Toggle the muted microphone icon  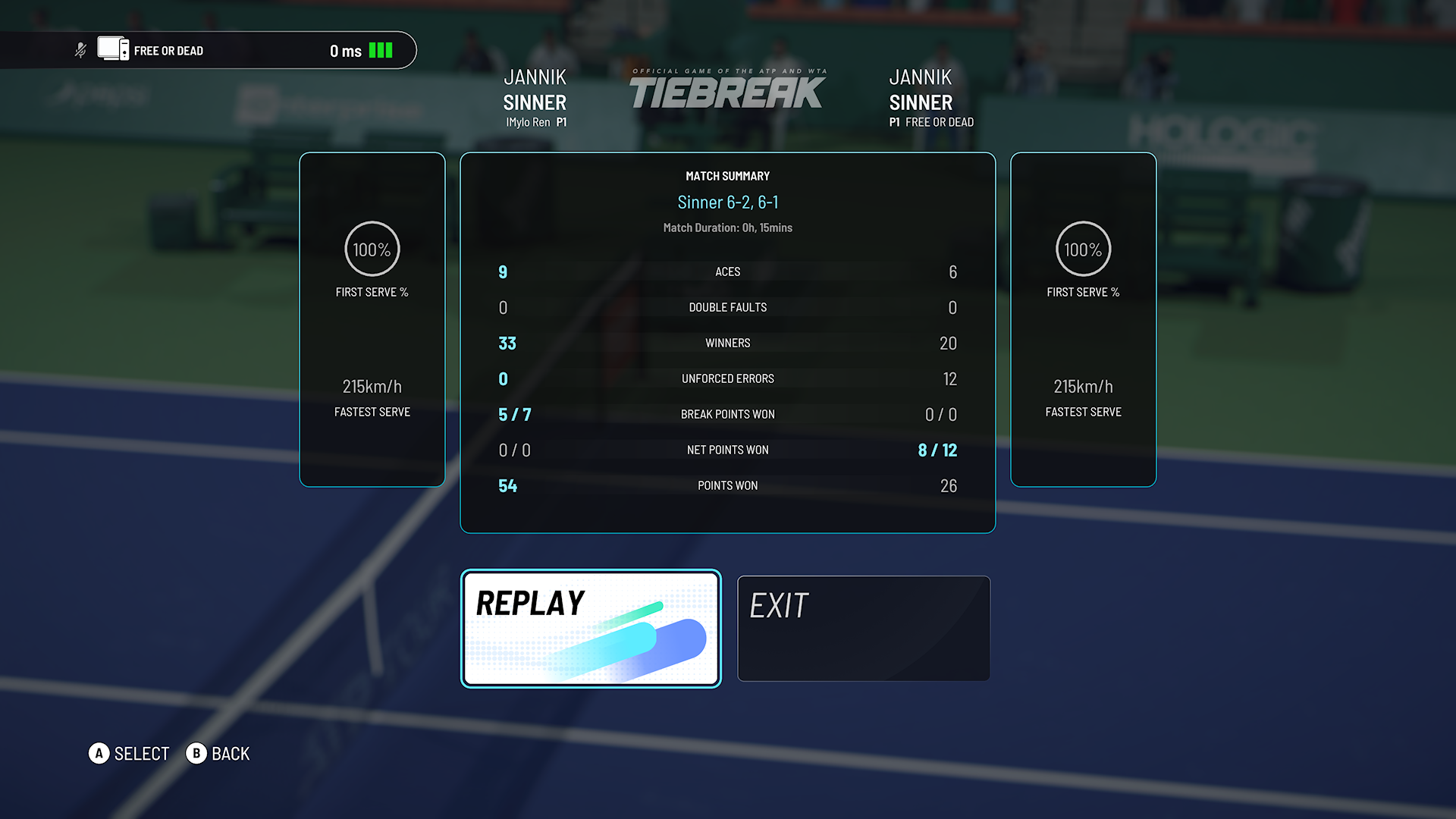(x=80, y=51)
